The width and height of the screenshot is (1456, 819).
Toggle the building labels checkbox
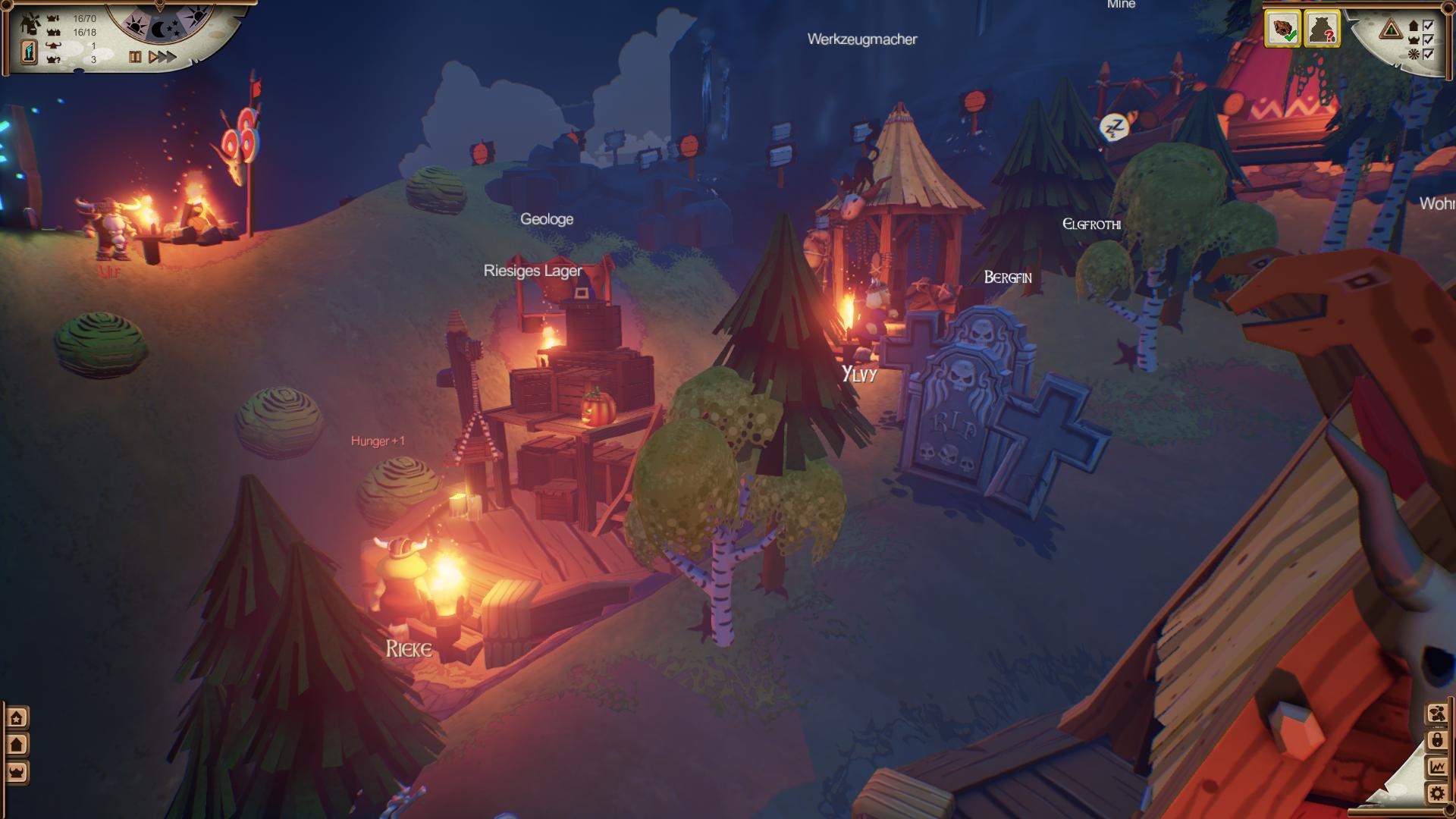coord(1429,26)
